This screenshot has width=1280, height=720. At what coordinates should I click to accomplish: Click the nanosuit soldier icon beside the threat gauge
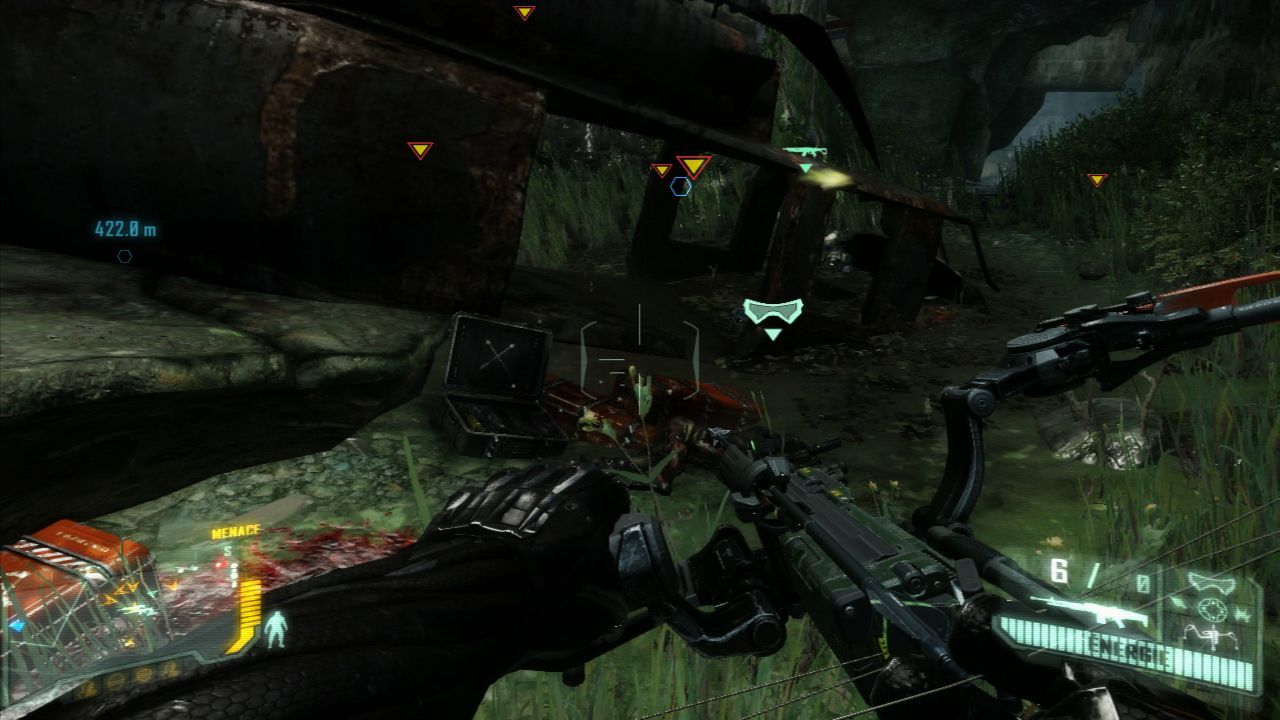click(x=275, y=630)
